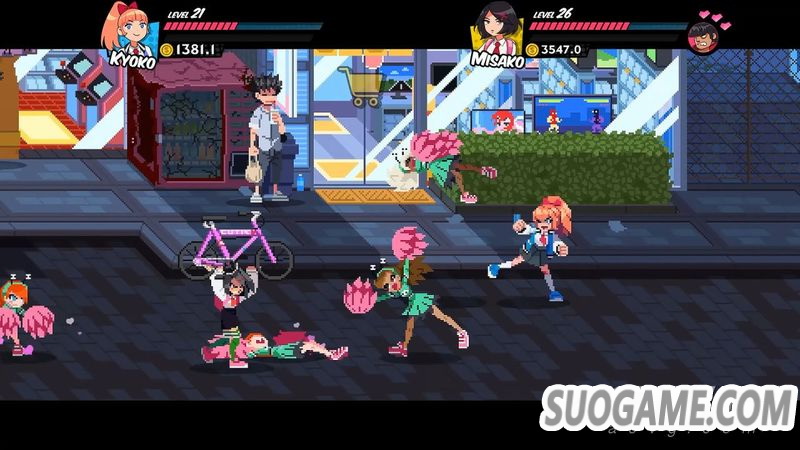
Task: Select Misako's character portrait
Action: pos(496,28)
